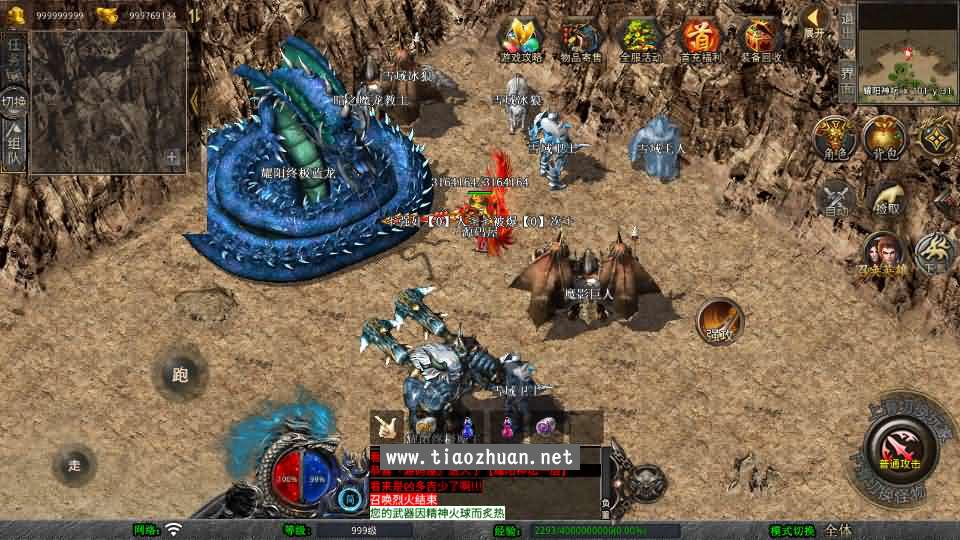
Task: Open the 装备回收 equipment recycling chest
Action: 760,40
